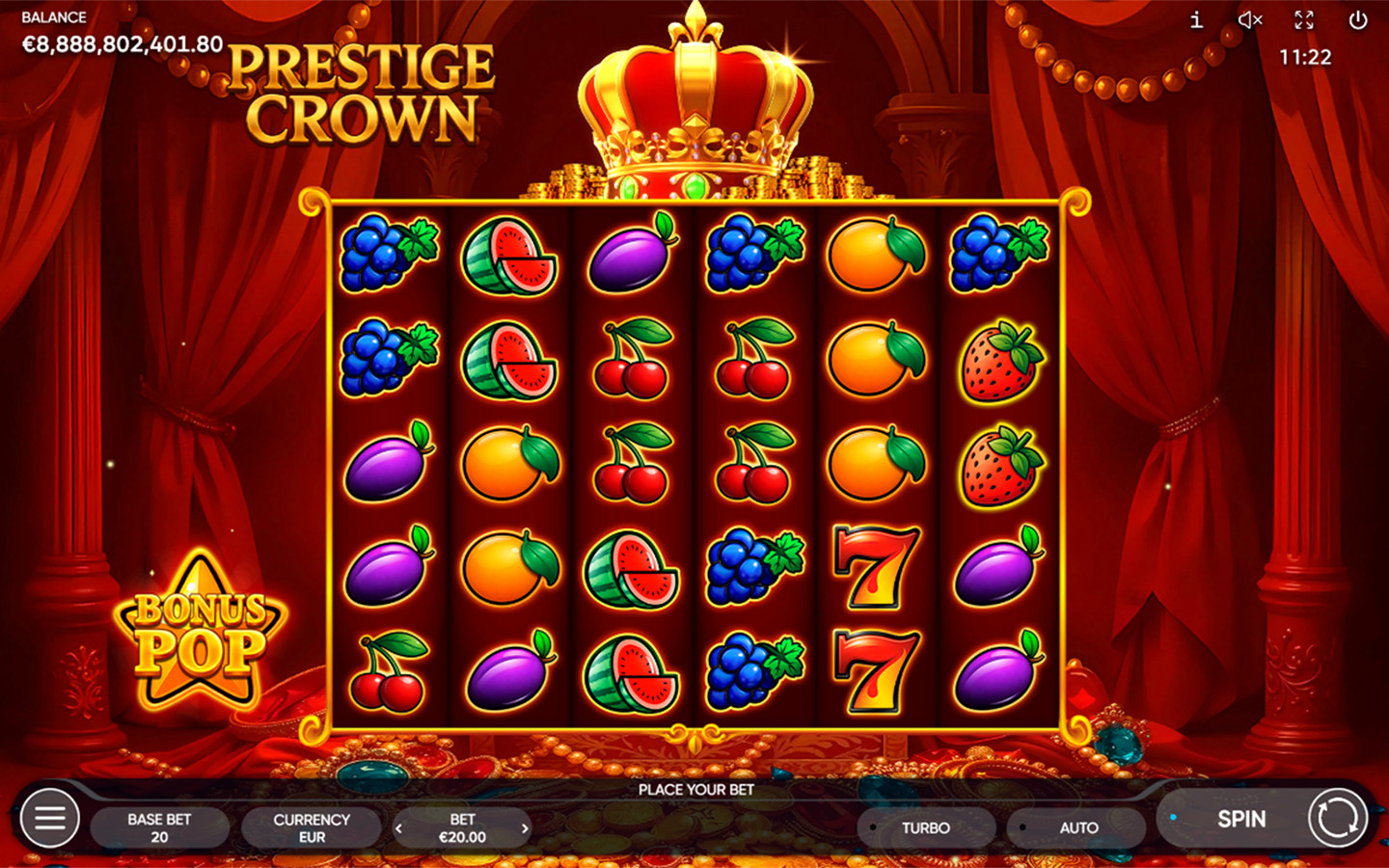Click the Bet €20.00 control
Image resolution: width=1389 pixels, height=868 pixels.
pos(462,827)
